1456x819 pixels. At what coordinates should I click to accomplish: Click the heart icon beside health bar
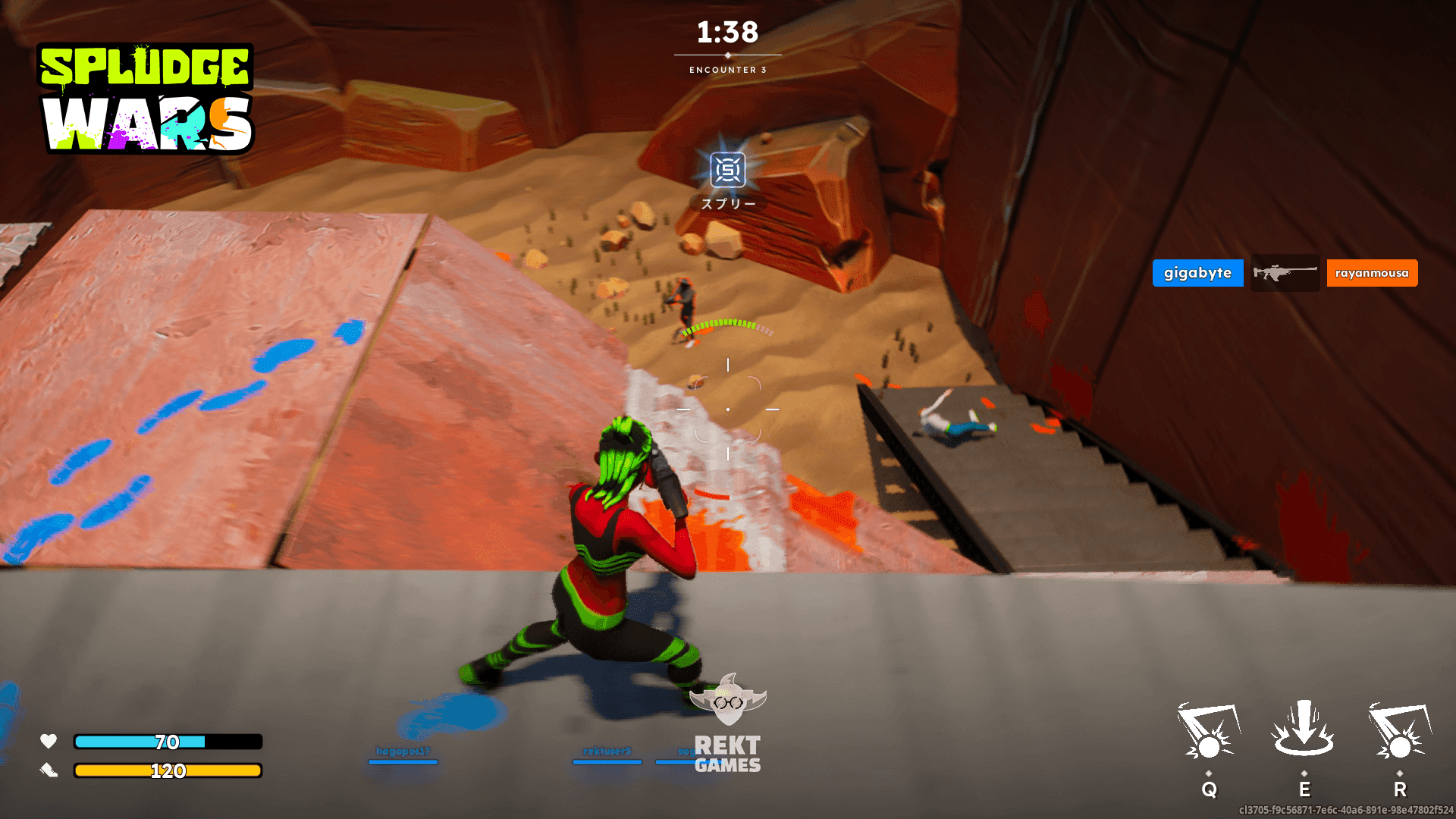pyautogui.click(x=49, y=742)
